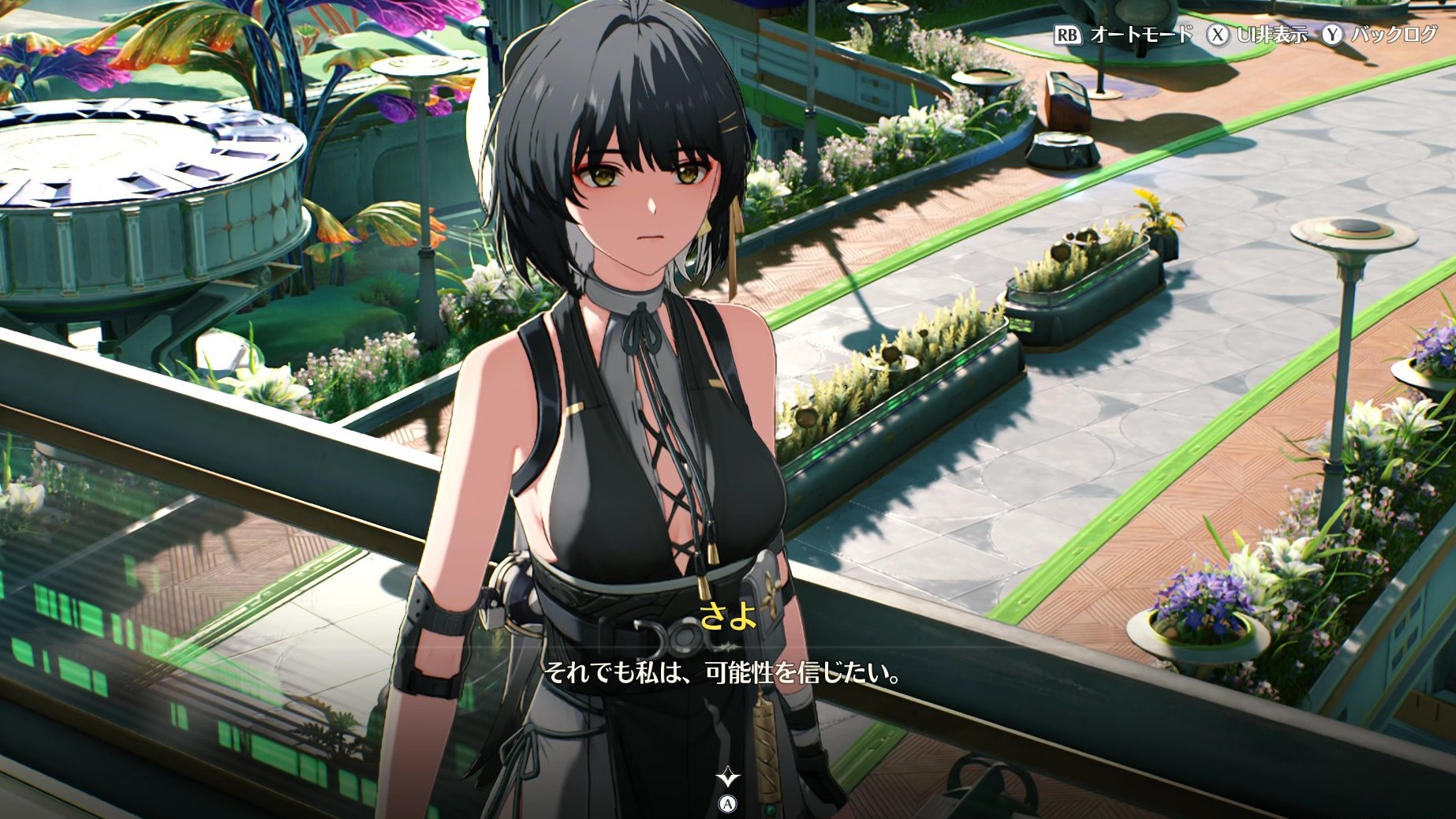Hide the UI with UI非表示

pyautogui.click(x=1258, y=35)
